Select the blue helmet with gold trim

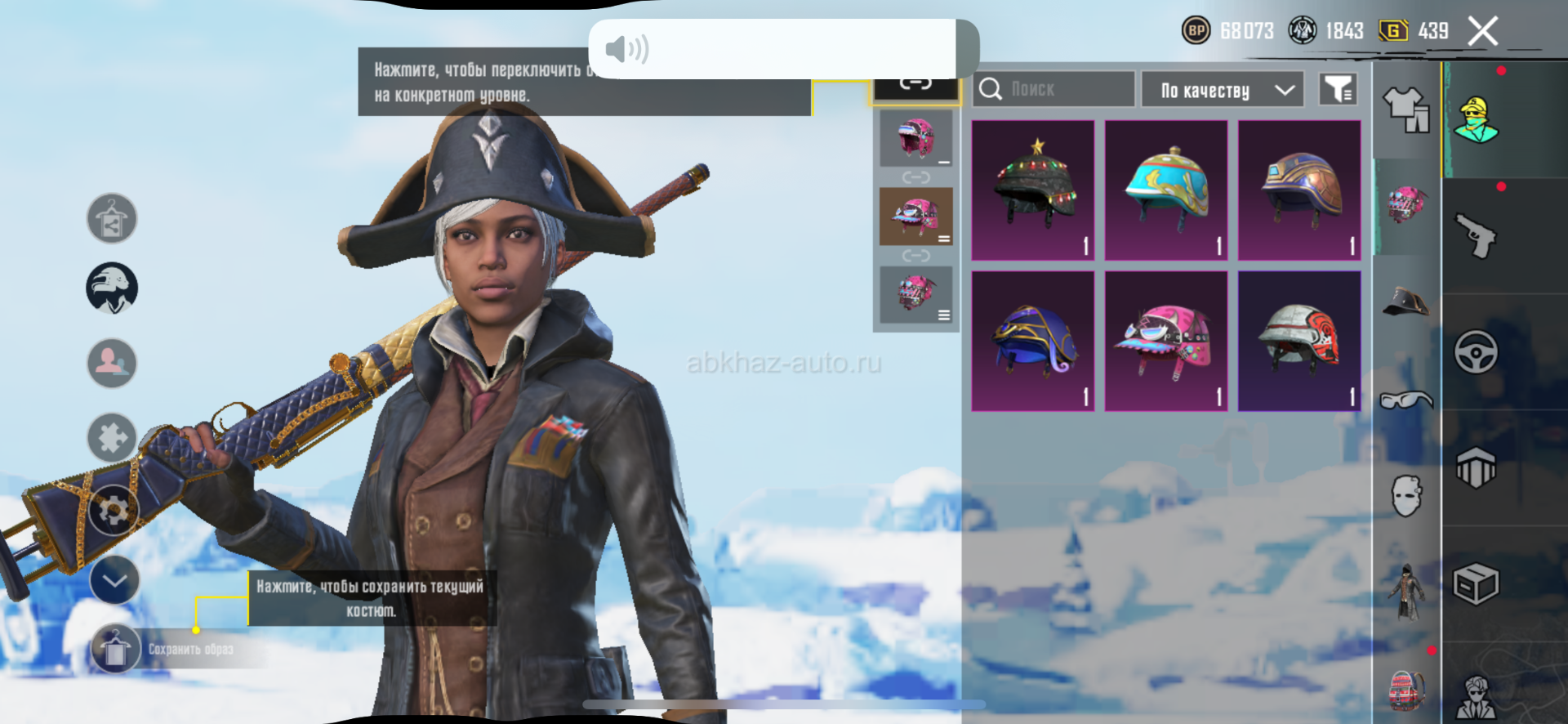[1033, 342]
